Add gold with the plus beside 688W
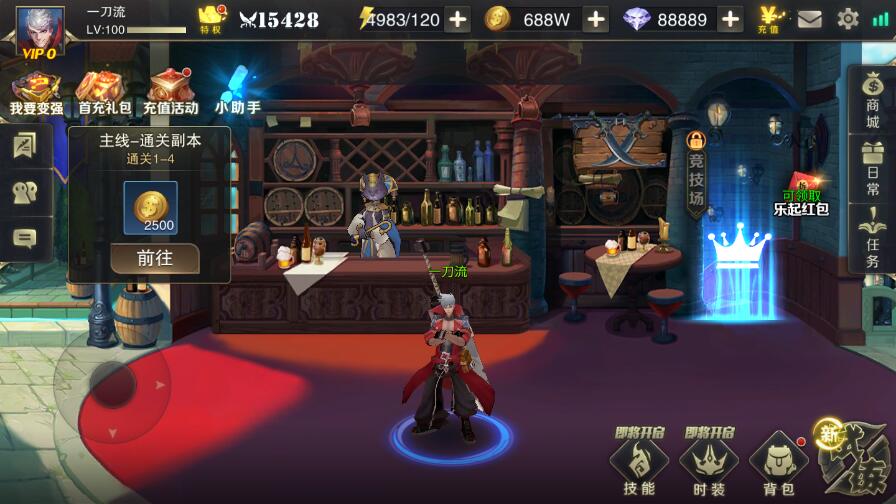Screen dimensions: 896x504 click(x=595, y=19)
